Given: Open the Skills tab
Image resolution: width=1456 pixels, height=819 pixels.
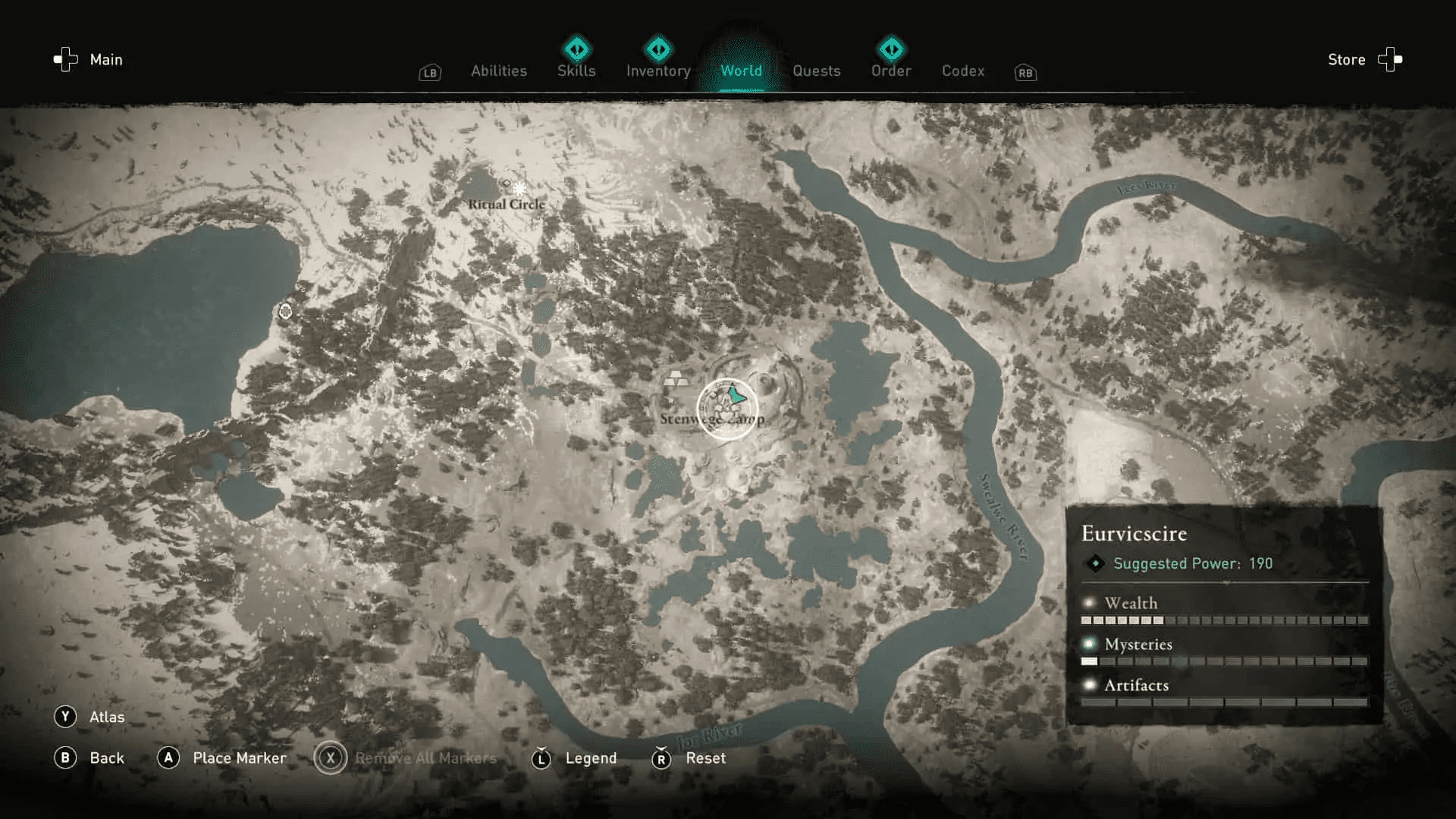Looking at the screenshot, I should [x=576, y=71].
